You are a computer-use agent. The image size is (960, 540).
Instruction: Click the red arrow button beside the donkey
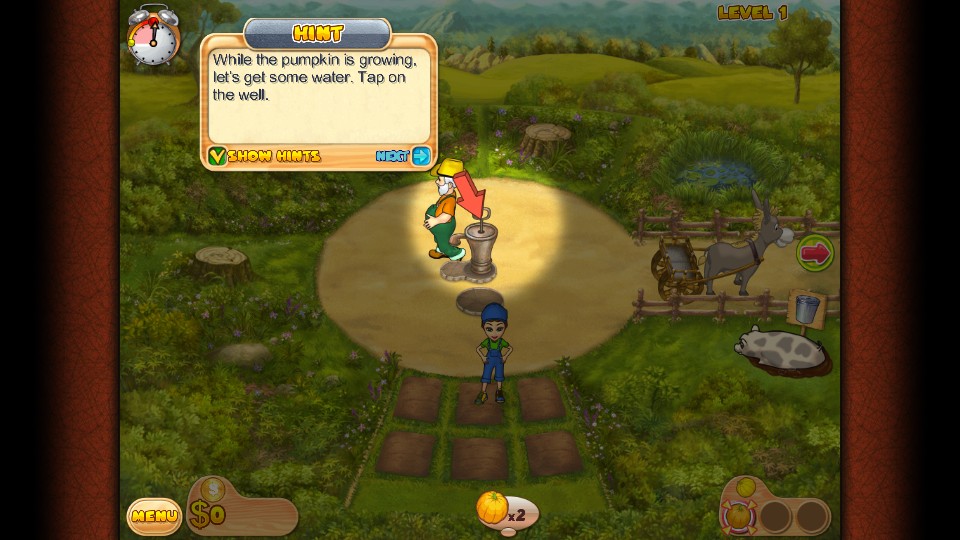[815, 252]
